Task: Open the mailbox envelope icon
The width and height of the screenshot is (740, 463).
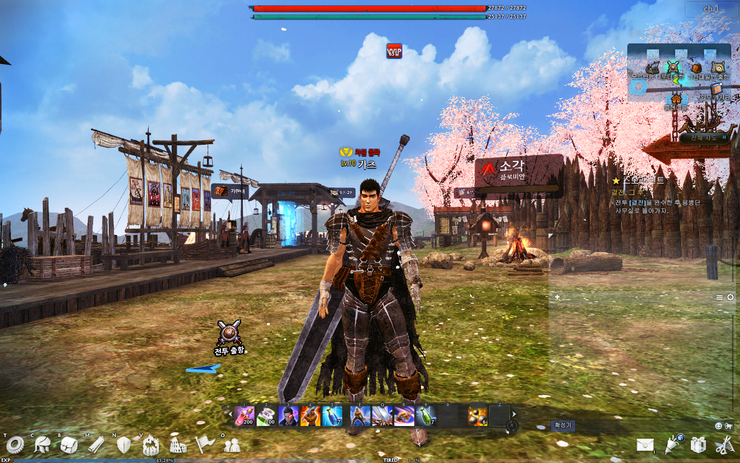Action: [645, 444]
